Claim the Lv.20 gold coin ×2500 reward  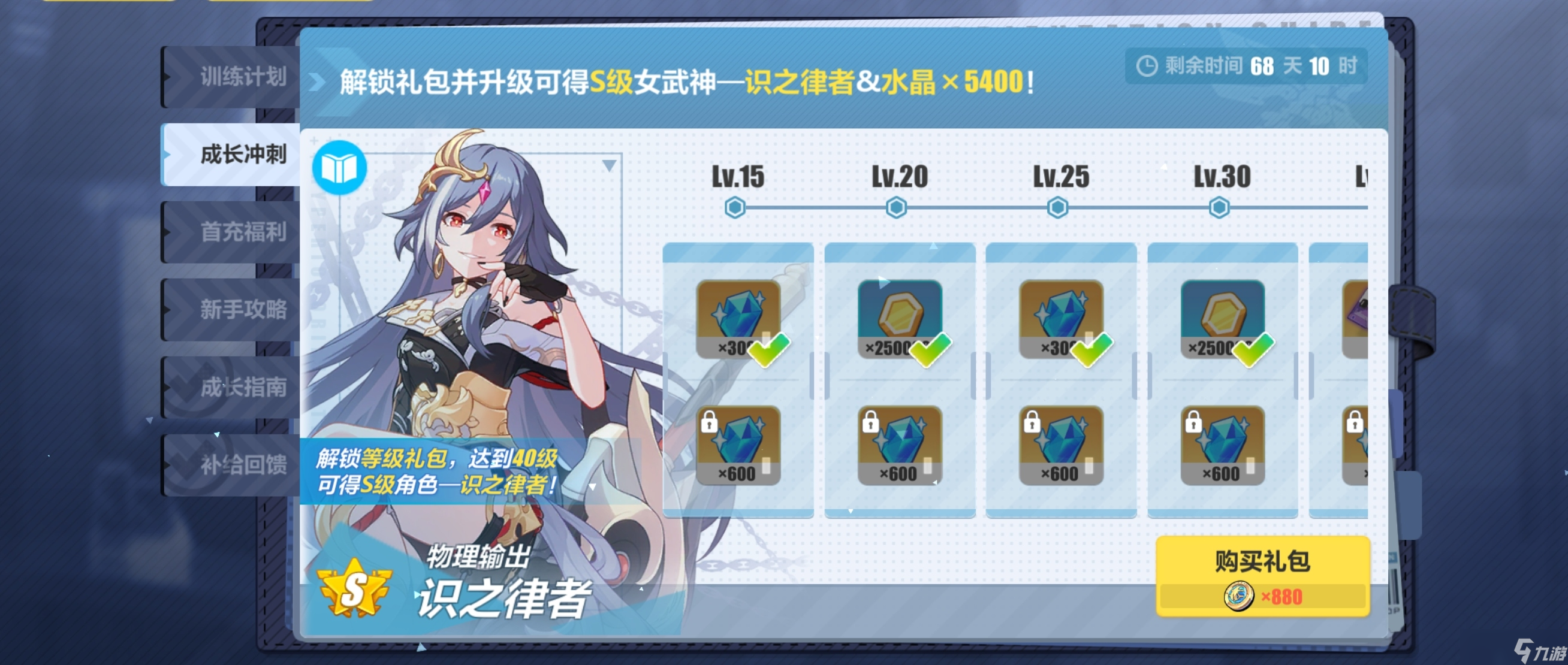click(x=899, y=316)
